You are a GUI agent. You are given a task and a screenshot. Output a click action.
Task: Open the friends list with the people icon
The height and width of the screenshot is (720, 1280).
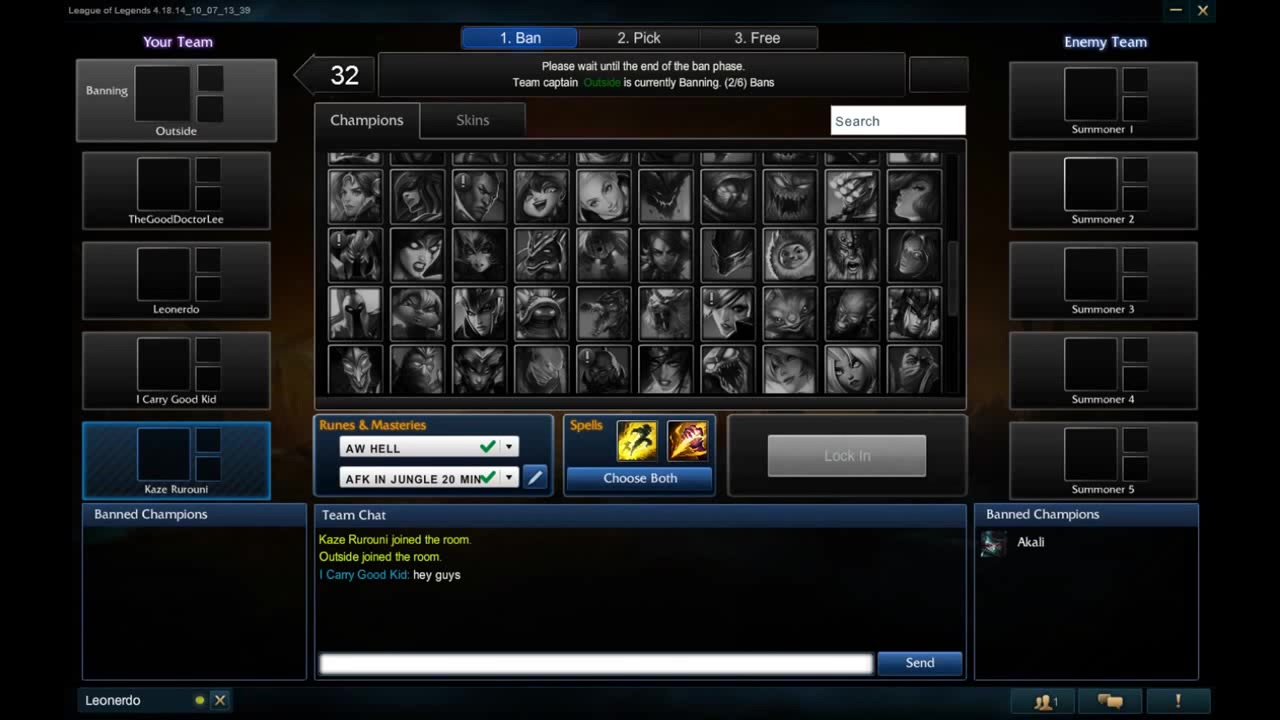point(1043,701)
